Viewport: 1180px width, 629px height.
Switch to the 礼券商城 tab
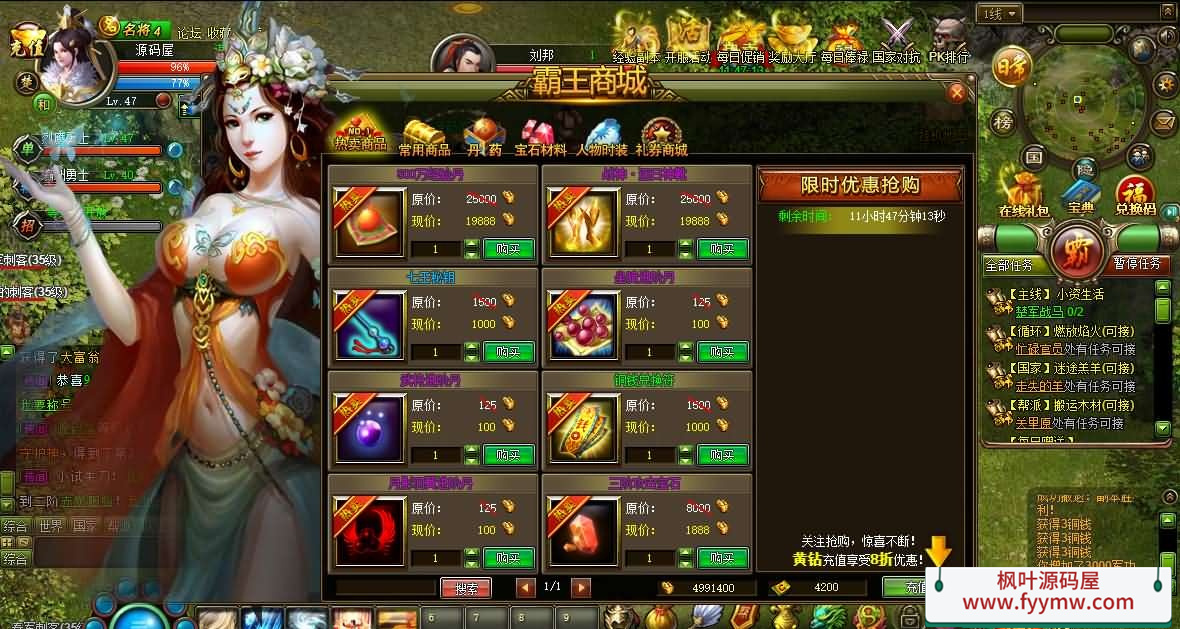point(661,138)
